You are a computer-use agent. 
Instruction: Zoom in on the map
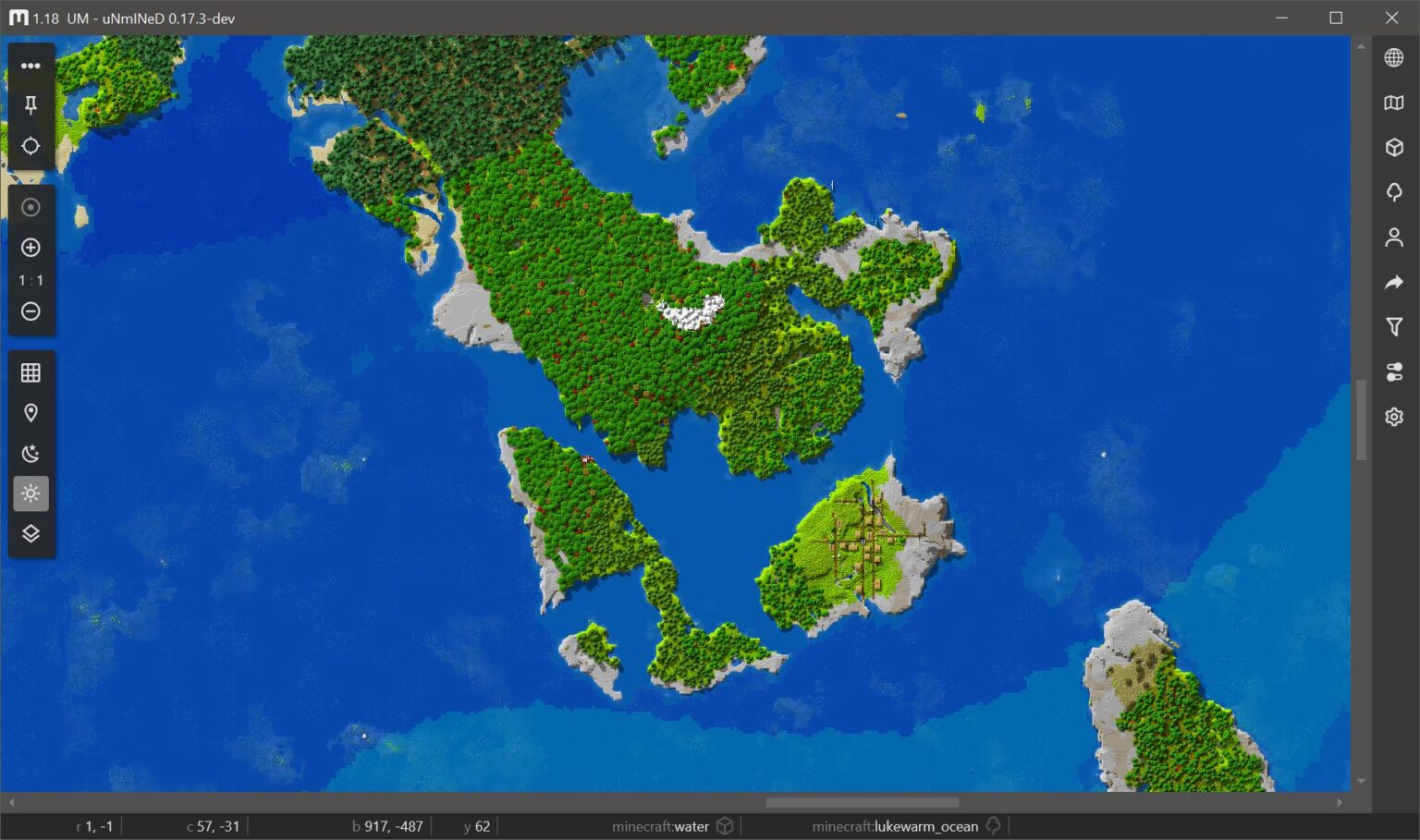click(31, 247)
